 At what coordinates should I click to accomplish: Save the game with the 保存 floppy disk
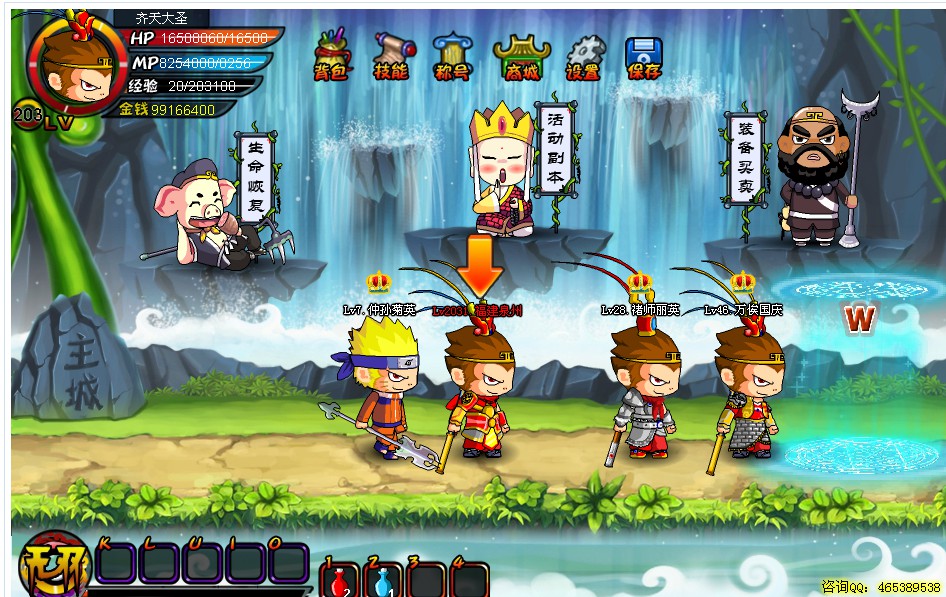tap(644, 57)
